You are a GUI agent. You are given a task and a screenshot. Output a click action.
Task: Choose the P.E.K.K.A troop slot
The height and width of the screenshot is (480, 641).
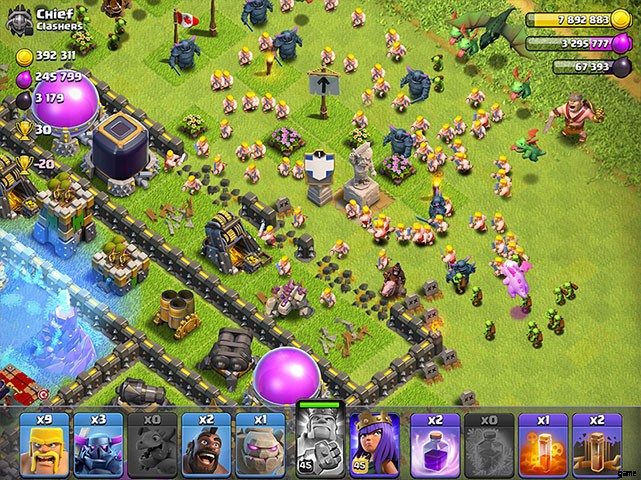coord(98,443)
